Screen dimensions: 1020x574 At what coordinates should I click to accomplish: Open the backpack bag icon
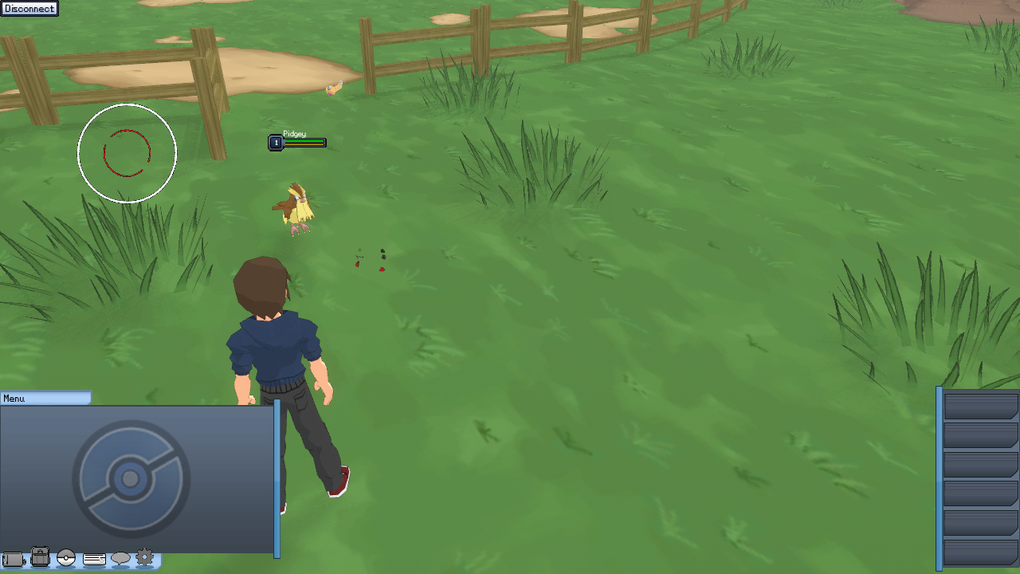click(40, 557)
